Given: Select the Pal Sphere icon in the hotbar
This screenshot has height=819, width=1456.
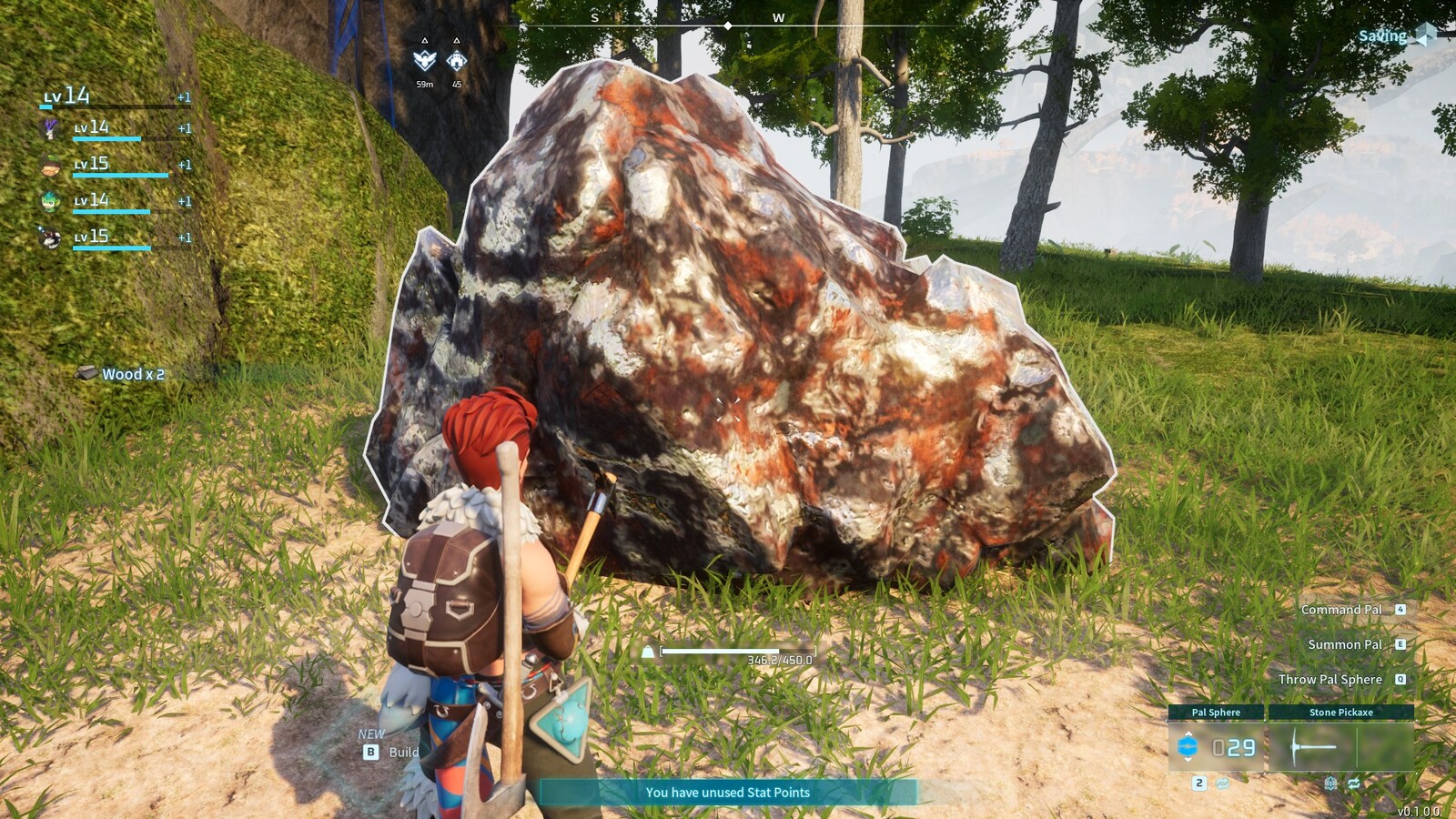Looking at the screenshot, I should (x=1188, y=745).
